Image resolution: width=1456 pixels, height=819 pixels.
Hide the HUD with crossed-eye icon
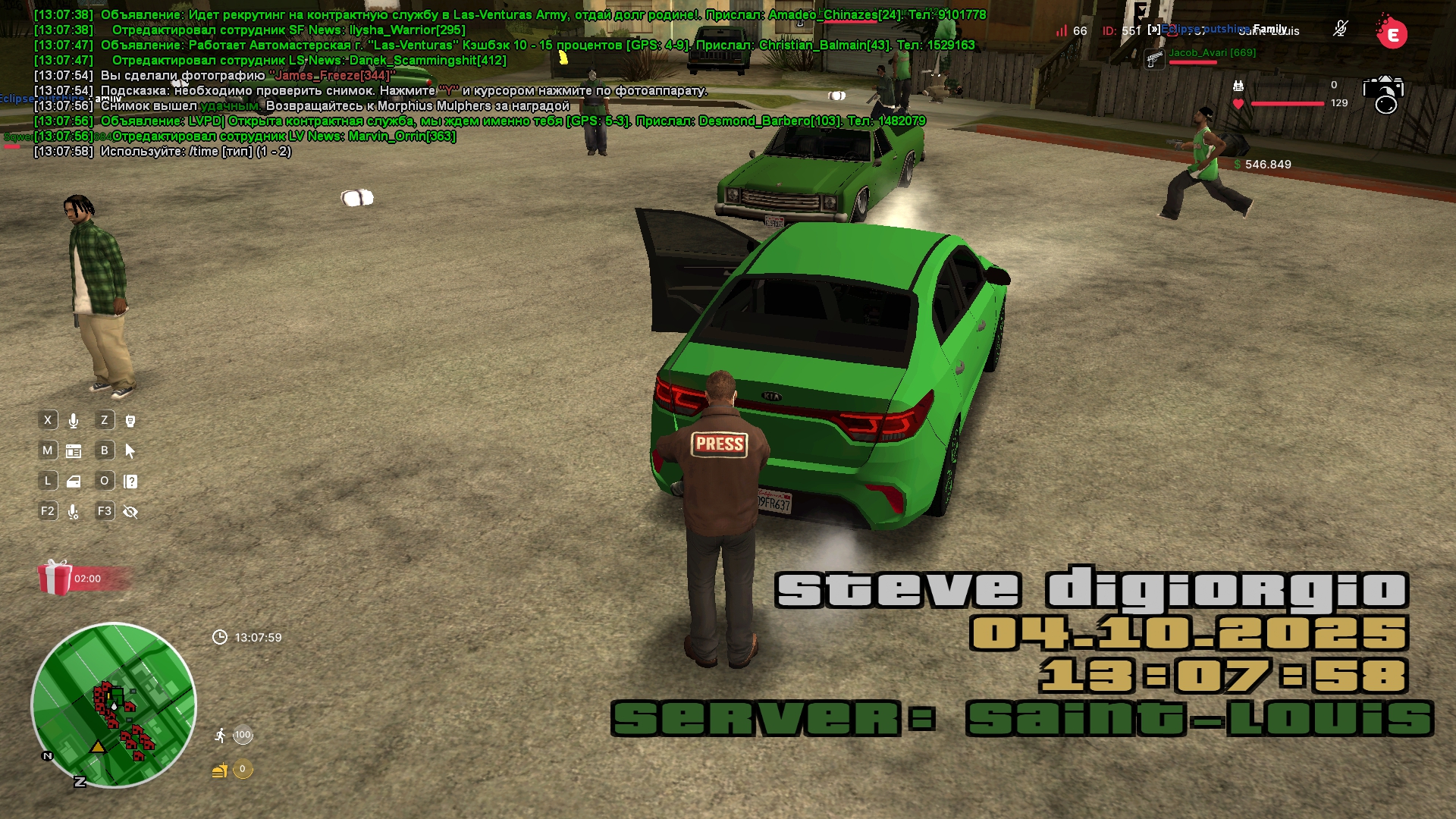tap(130, 512)
